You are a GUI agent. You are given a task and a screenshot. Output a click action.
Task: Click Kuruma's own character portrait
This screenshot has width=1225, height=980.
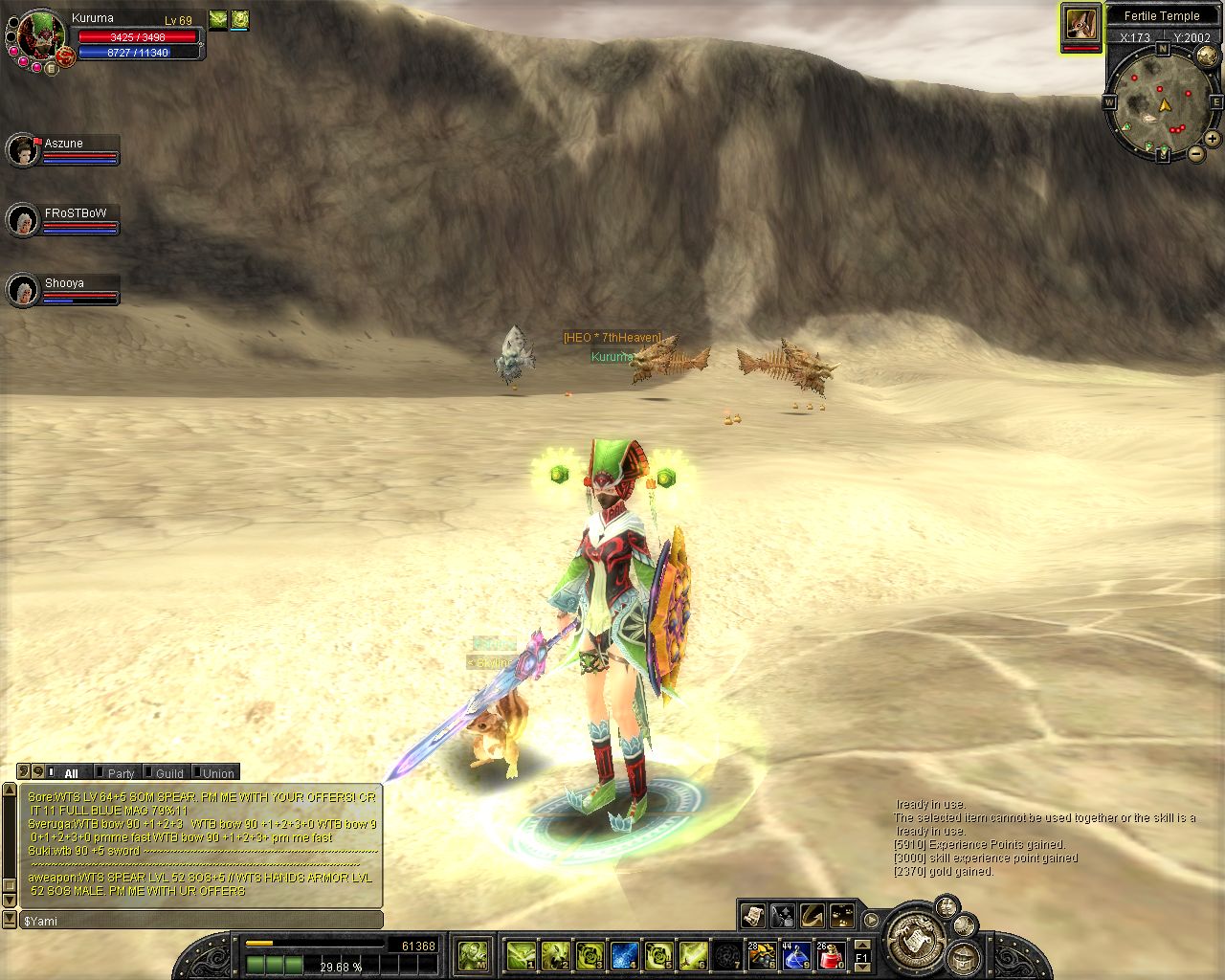(x=40, y=34)
